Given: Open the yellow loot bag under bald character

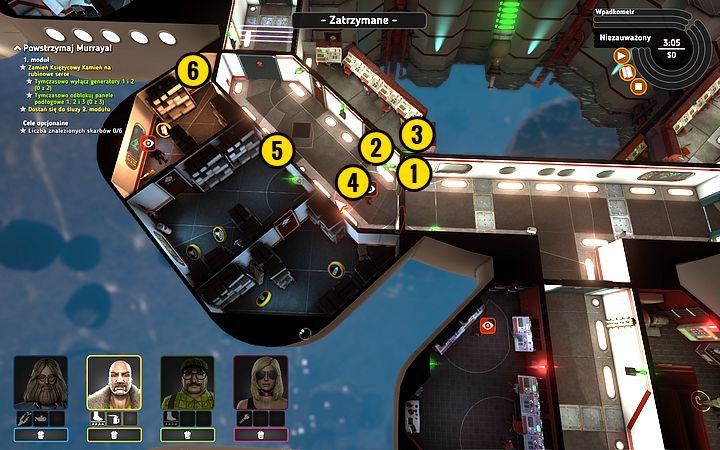Looking at the screenshot, I should [114, 435].
